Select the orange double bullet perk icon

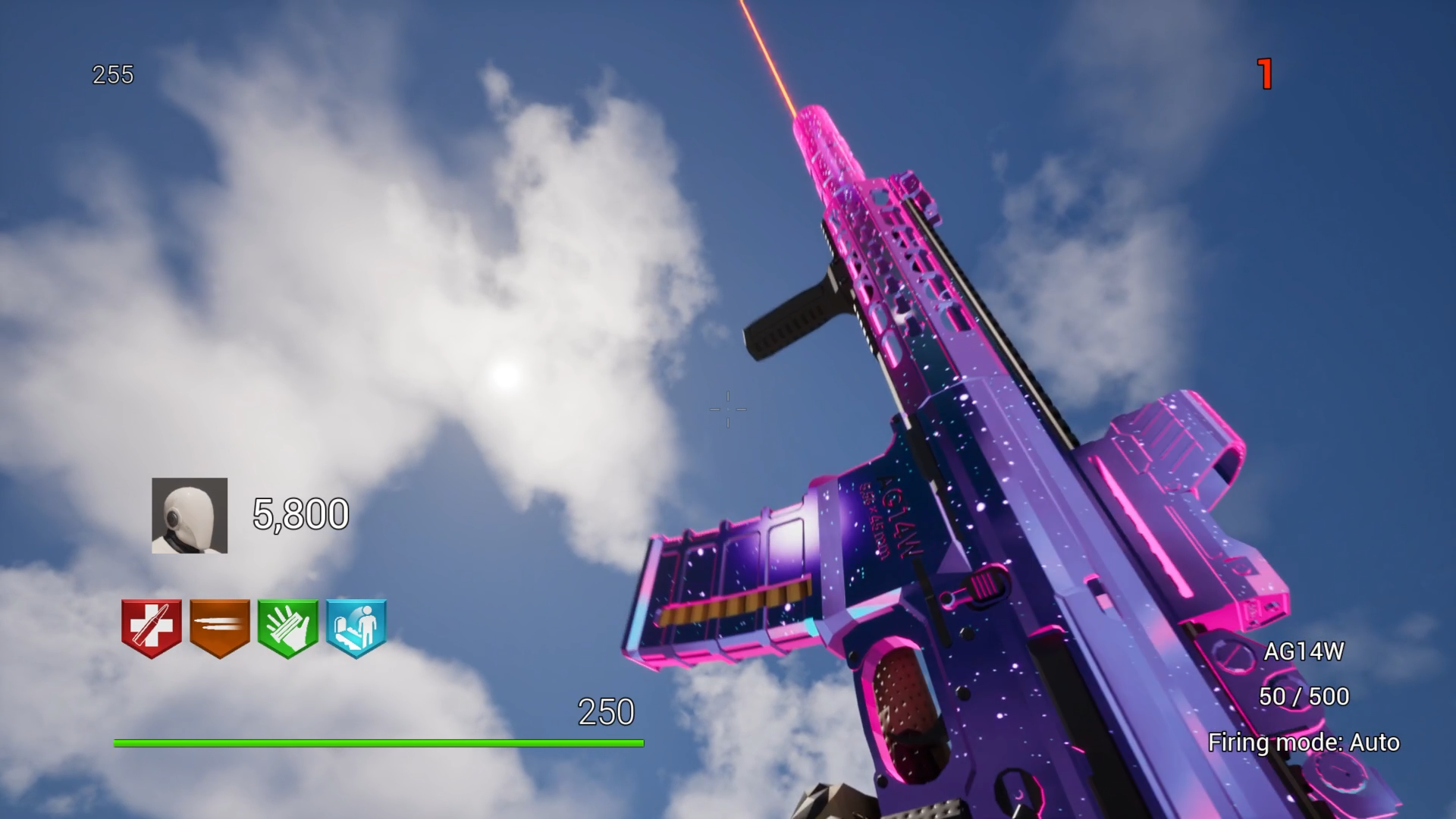[220, 628]
